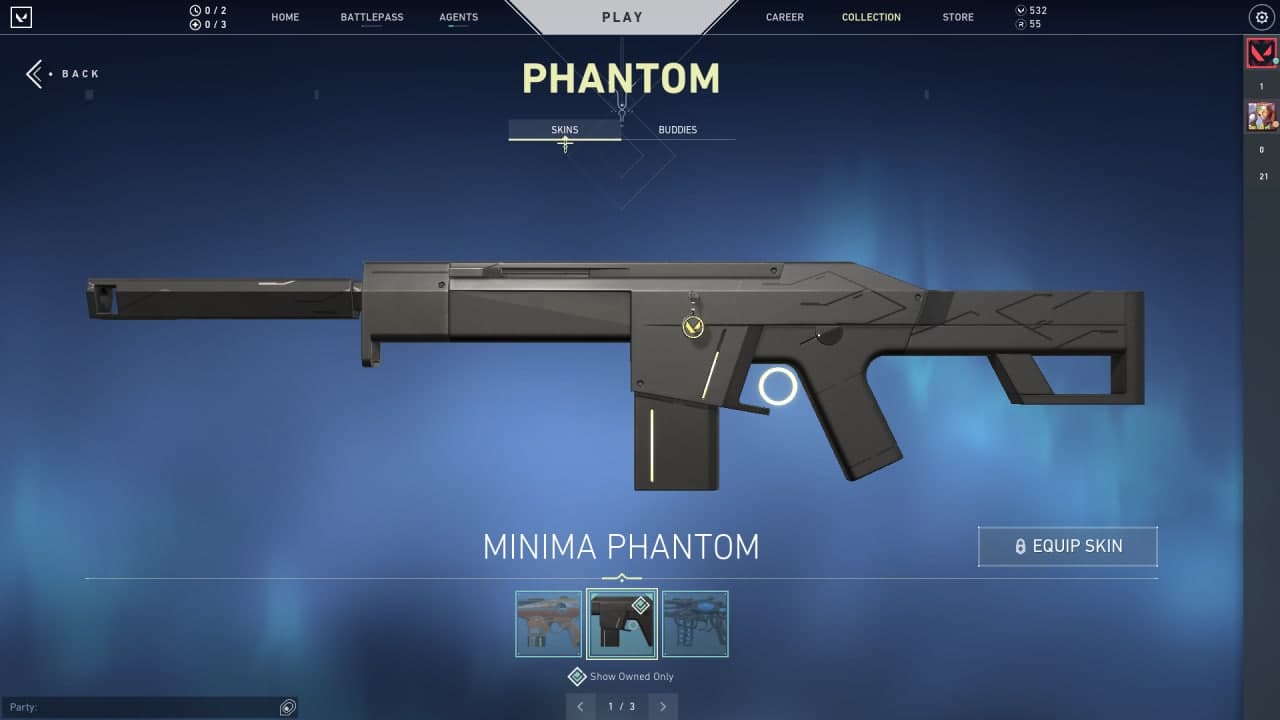Viewport: 1280px width, 720px height.
Task: Click the Valorant avatar in right sidebar
Action: 1262,52
